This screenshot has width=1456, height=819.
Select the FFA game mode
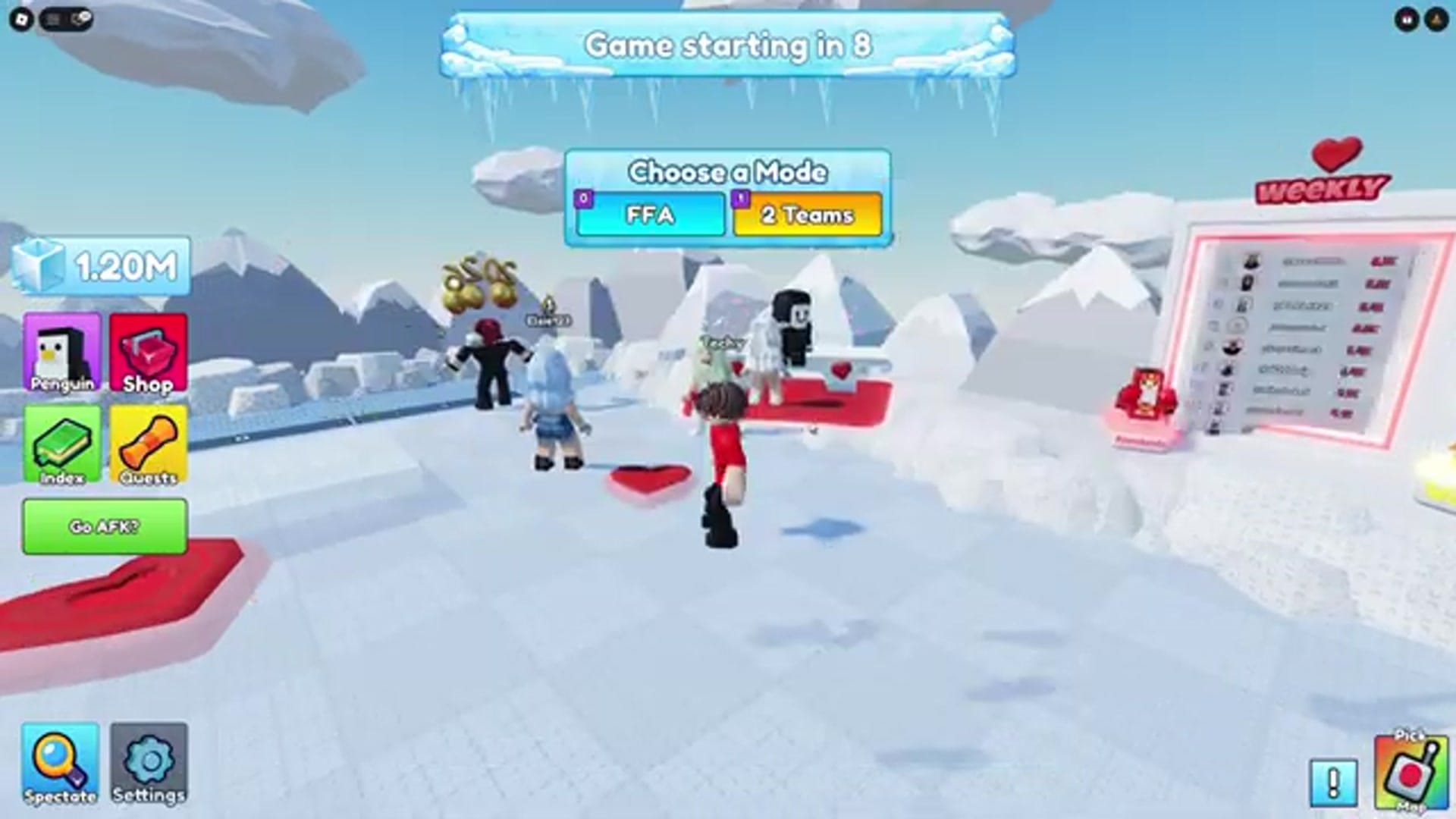tap(649, 216)
